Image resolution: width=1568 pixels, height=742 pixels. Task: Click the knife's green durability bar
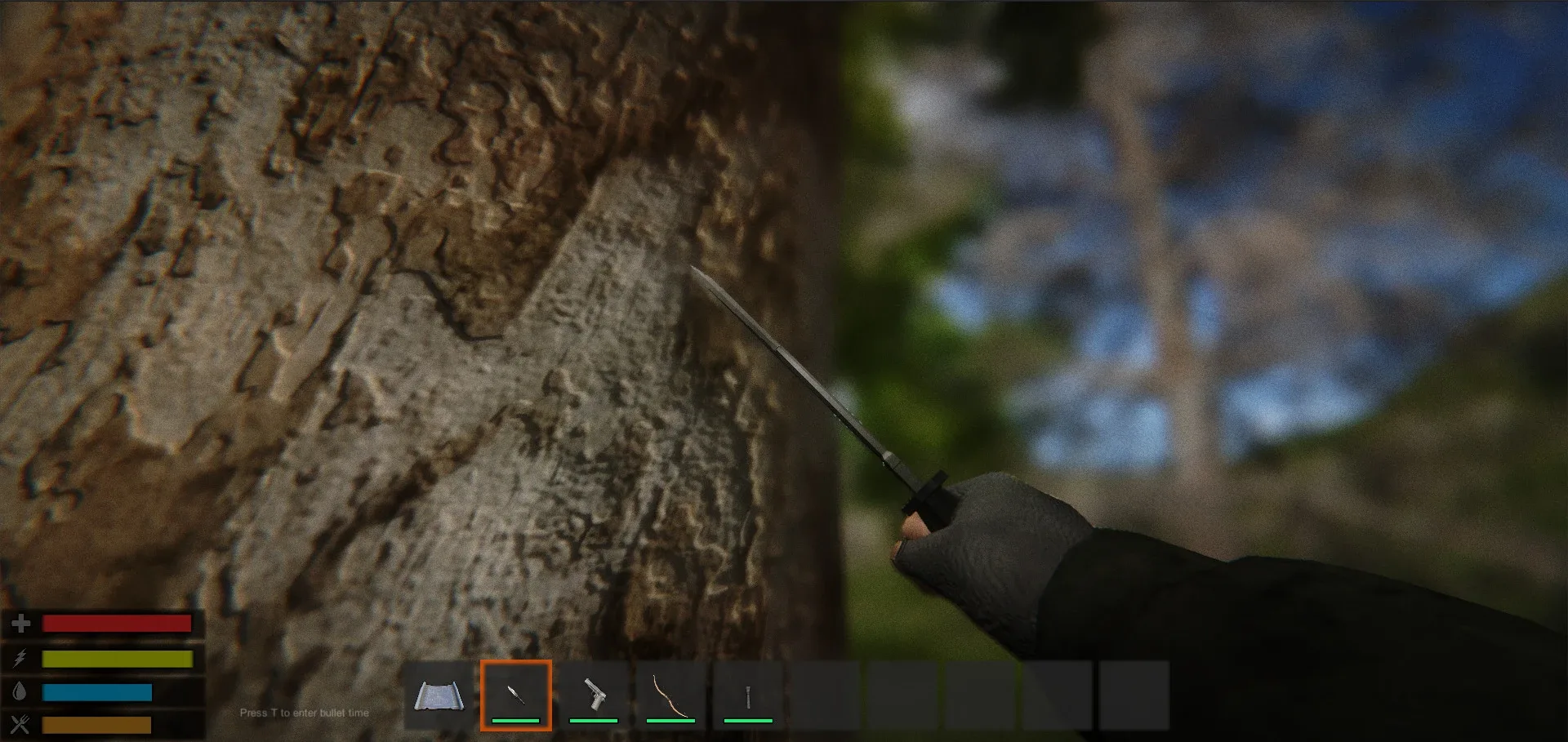point(517,722)
